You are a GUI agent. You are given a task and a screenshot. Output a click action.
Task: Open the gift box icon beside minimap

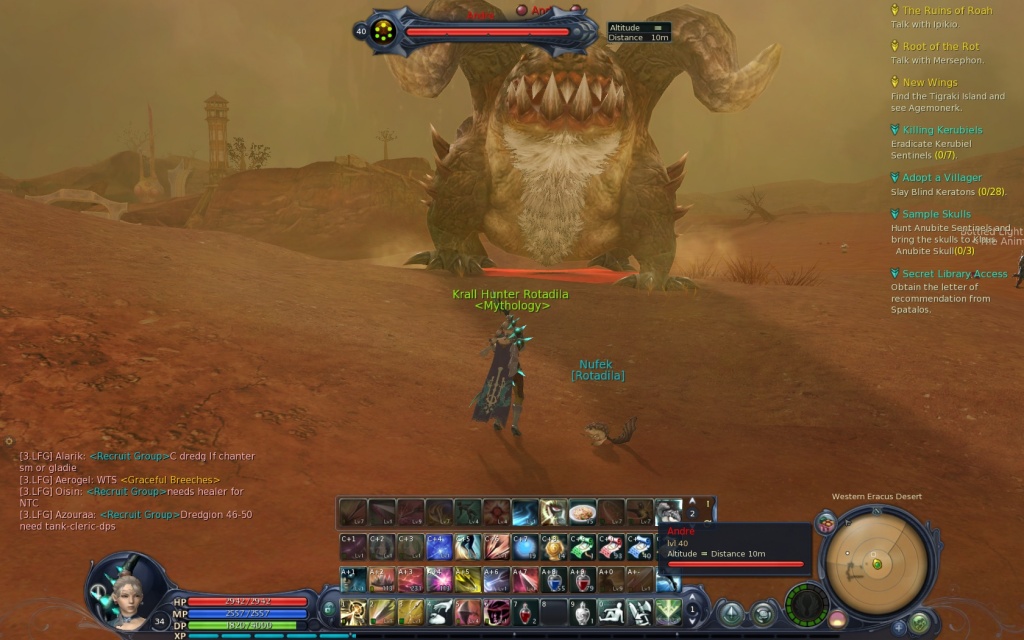[826, 522]
